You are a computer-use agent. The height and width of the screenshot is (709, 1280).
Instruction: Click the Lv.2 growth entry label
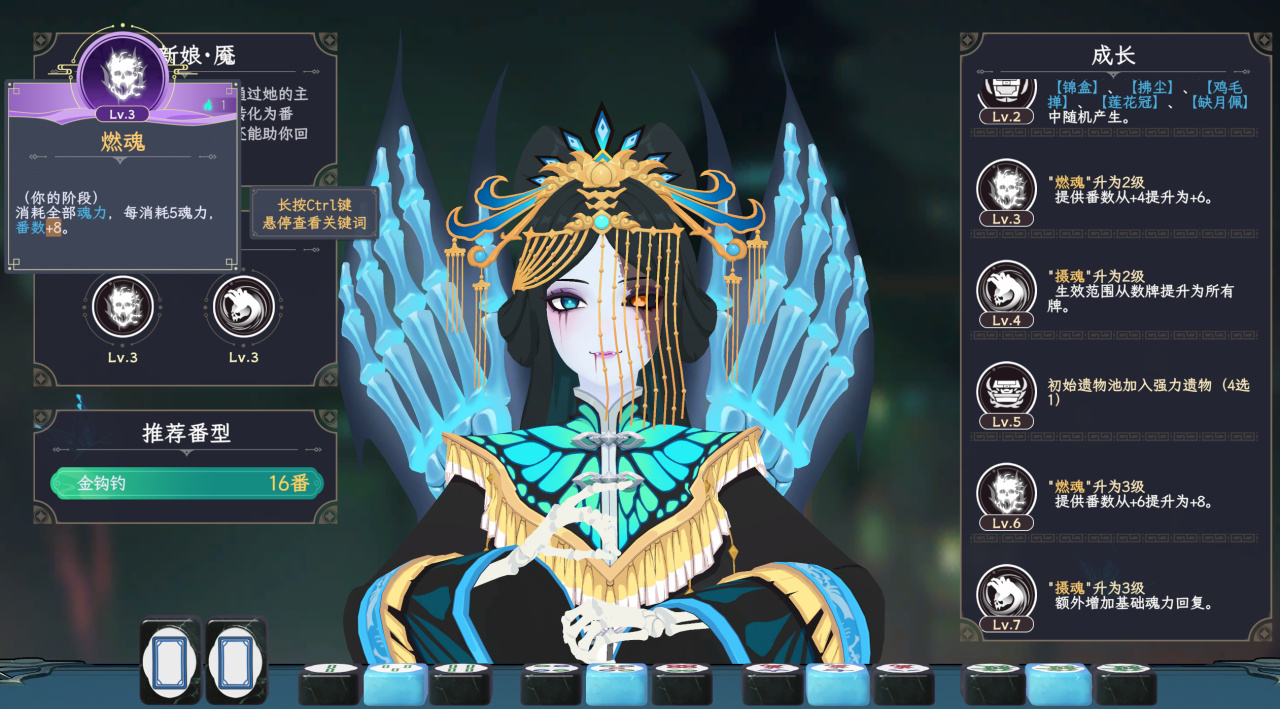pos(1006,116)
